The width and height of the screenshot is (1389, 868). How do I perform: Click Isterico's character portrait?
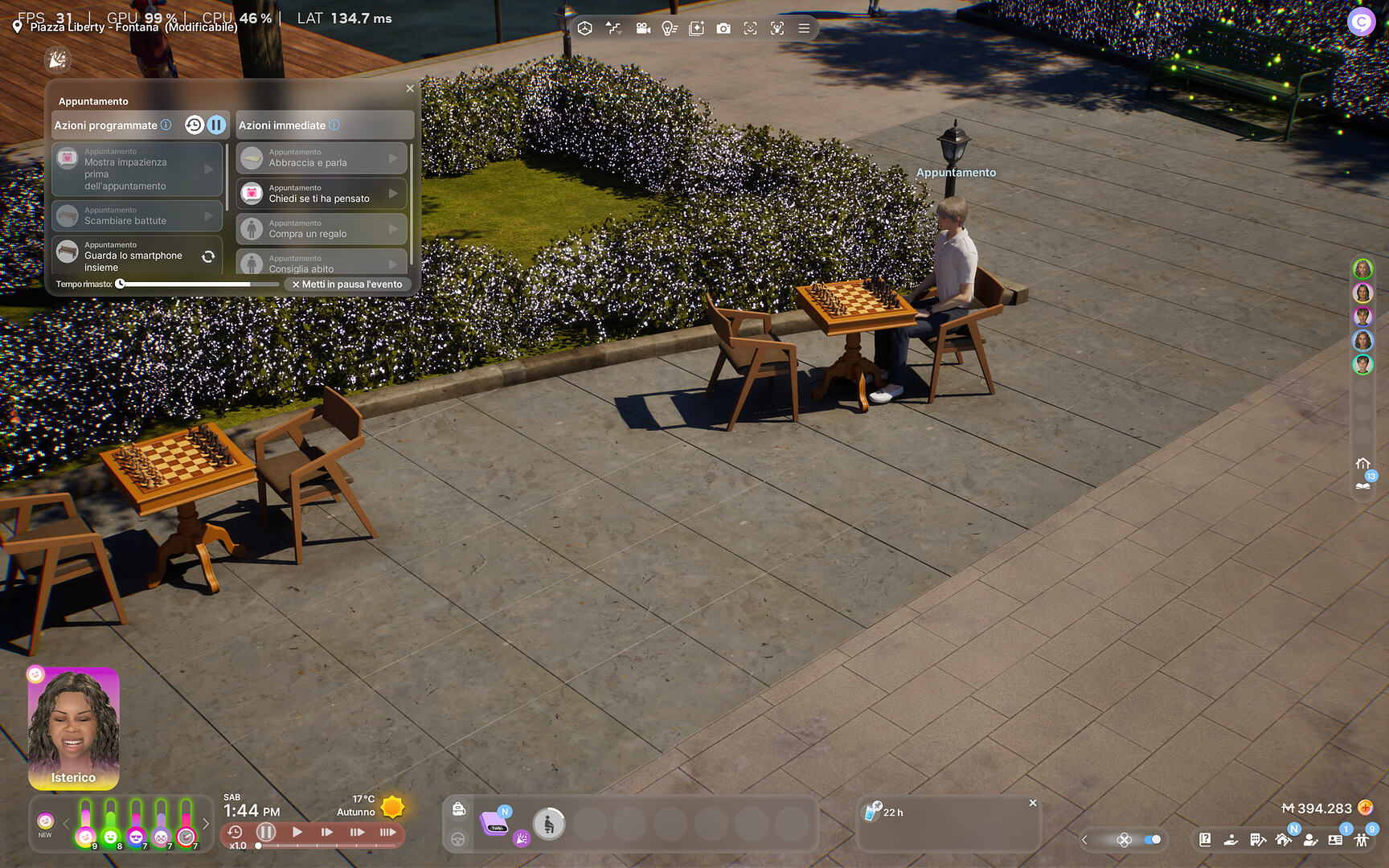pos(73,727)
